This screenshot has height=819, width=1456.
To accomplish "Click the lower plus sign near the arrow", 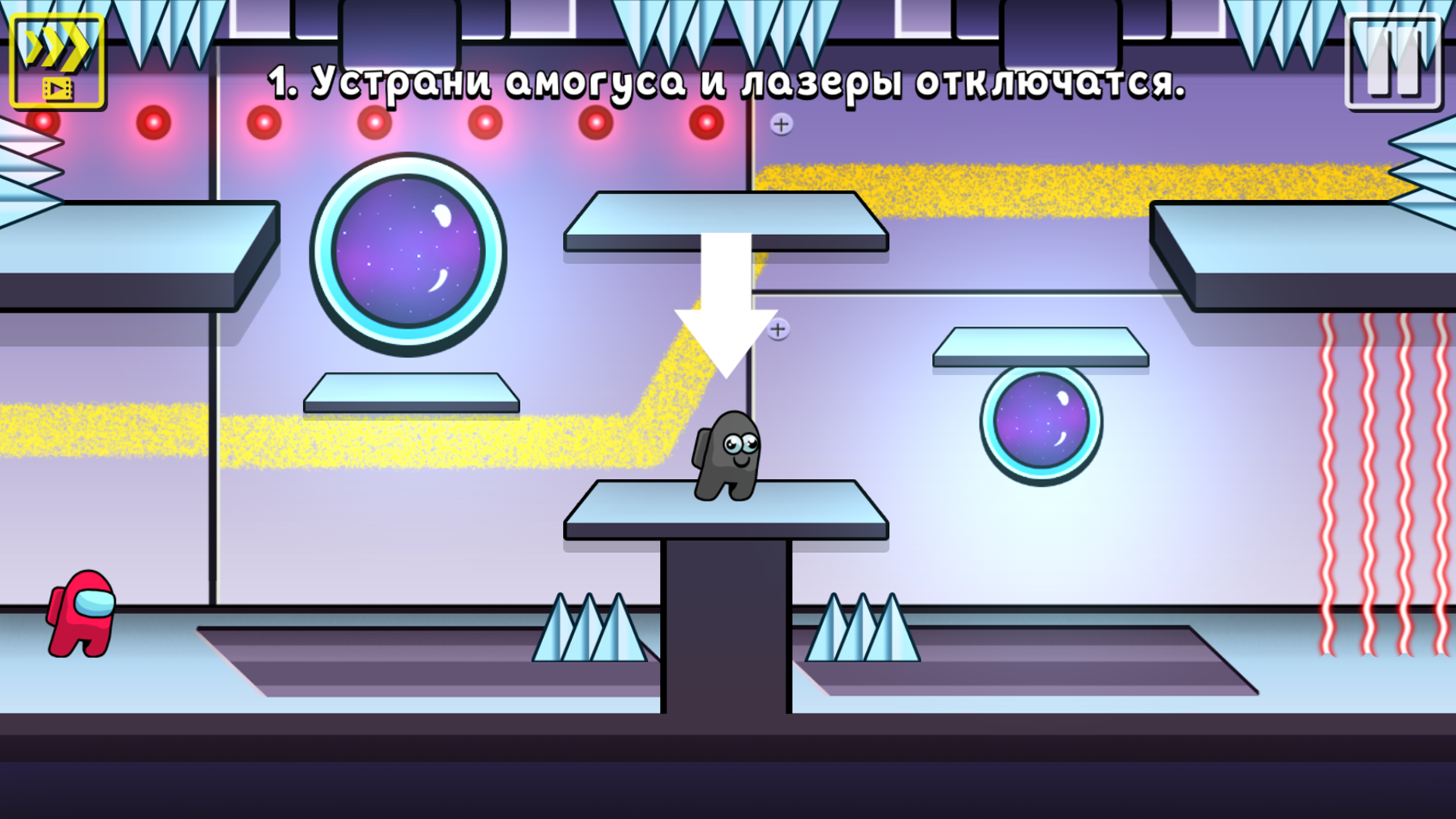I will pyautogui.click(x=778, y=329).
